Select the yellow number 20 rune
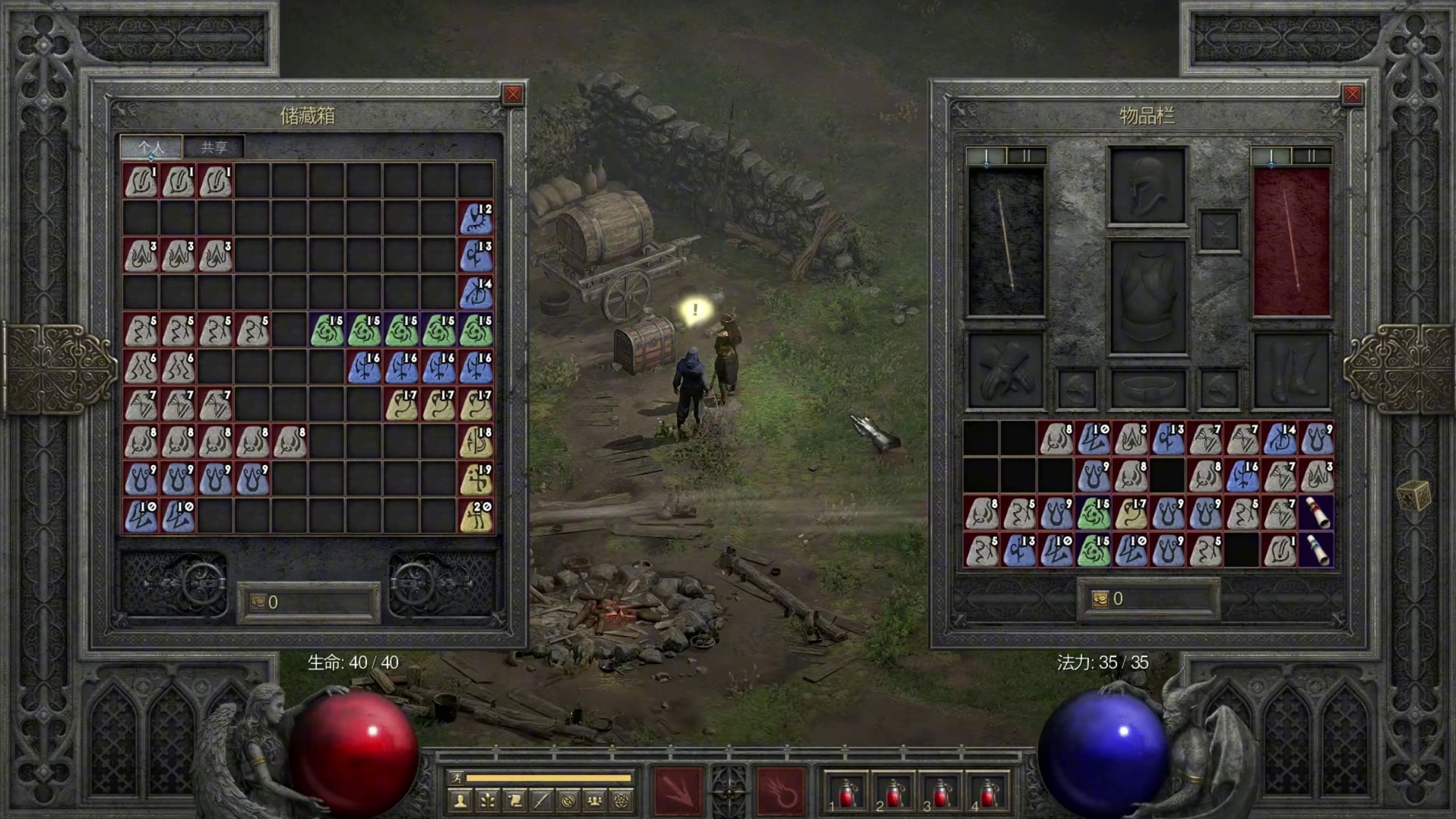Viewport: 1456px width, 819px height. click(476, 517)
